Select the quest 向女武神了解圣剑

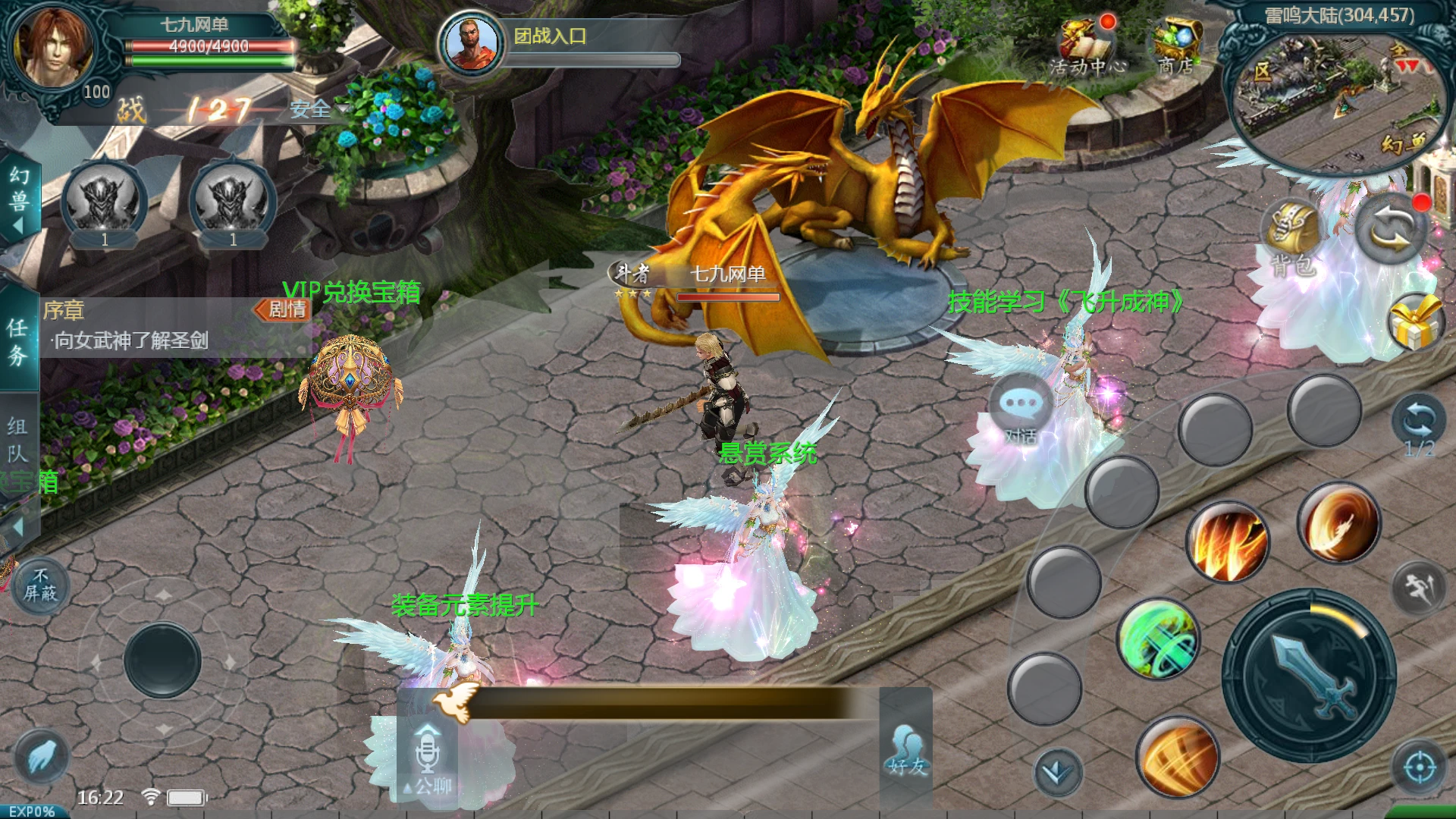click(x=130, y=340)
